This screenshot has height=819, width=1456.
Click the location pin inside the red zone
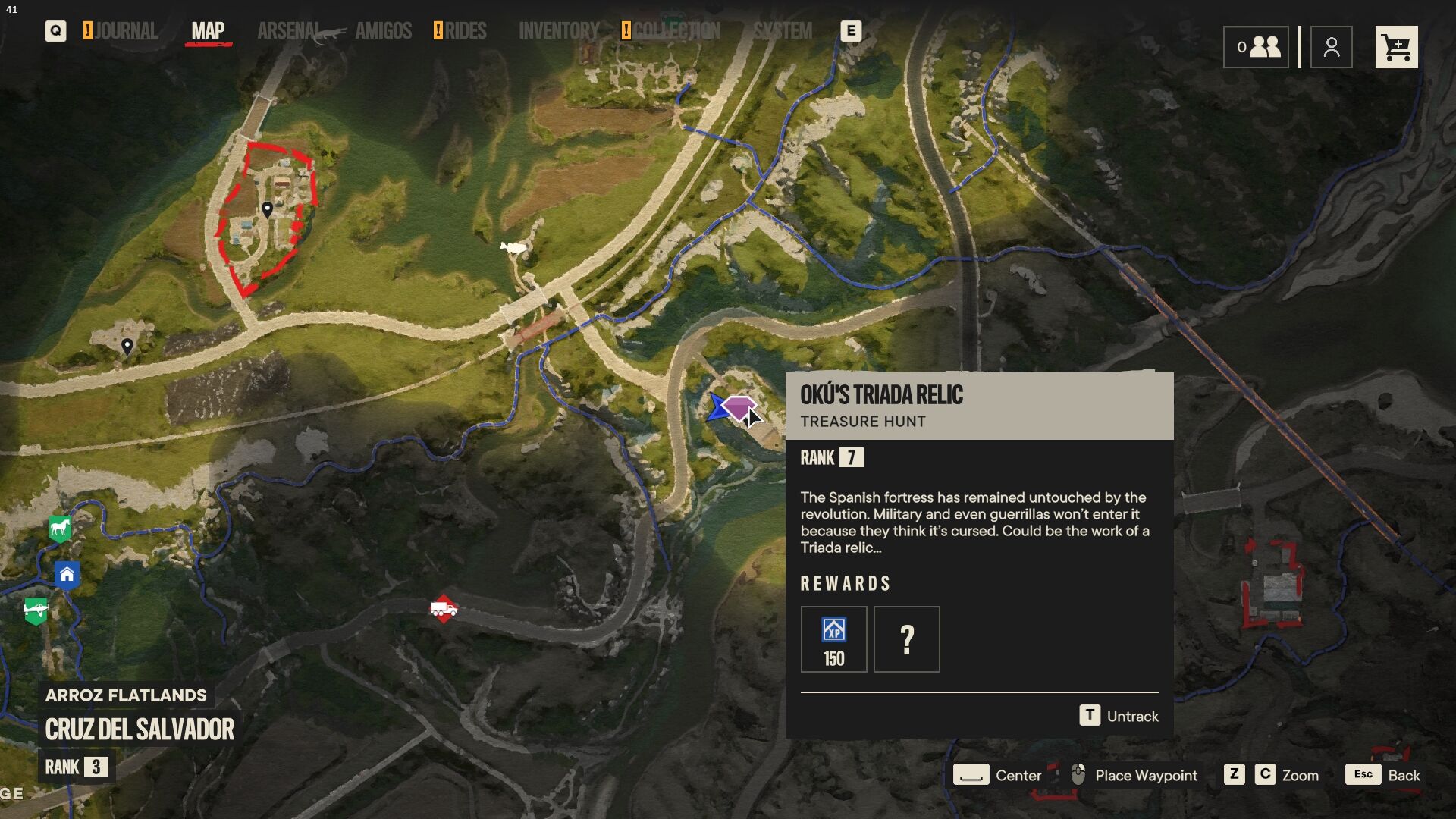(267, 209)
